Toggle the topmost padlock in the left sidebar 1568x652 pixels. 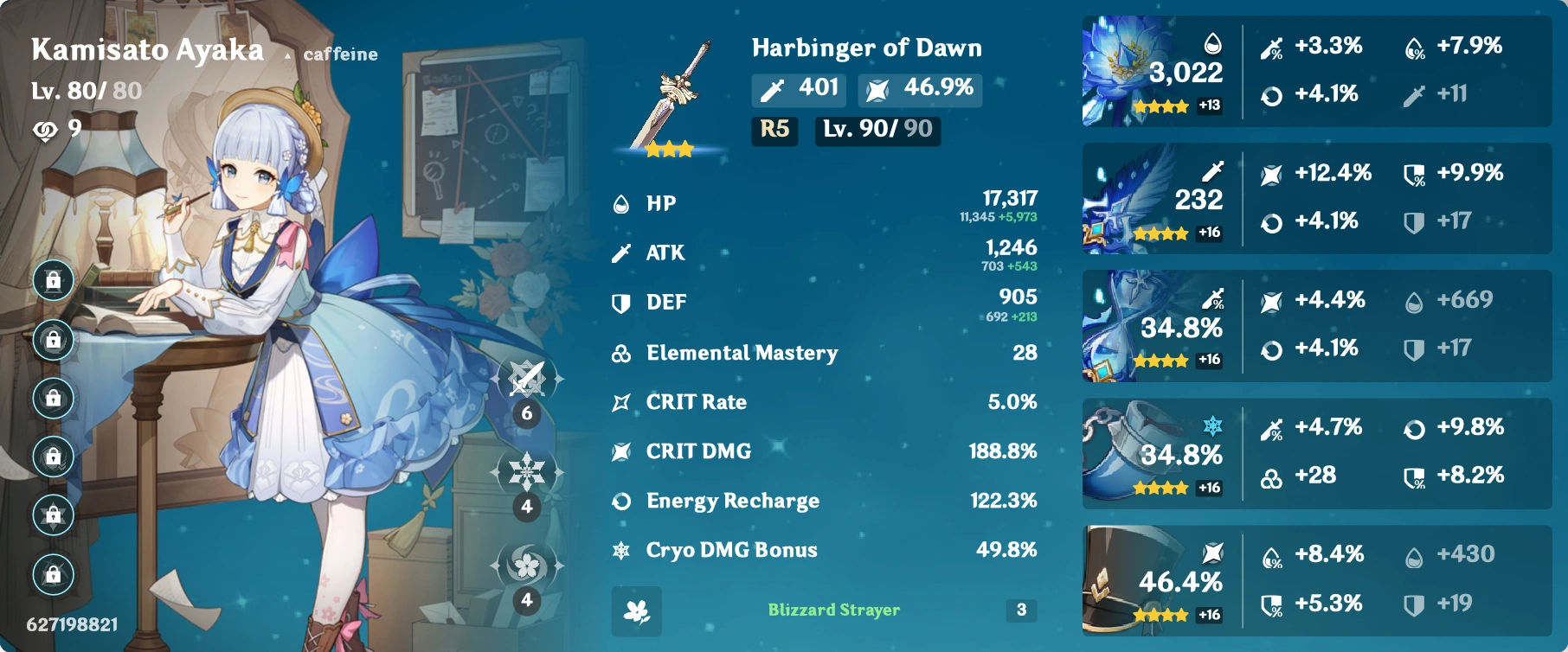(52, 282)
